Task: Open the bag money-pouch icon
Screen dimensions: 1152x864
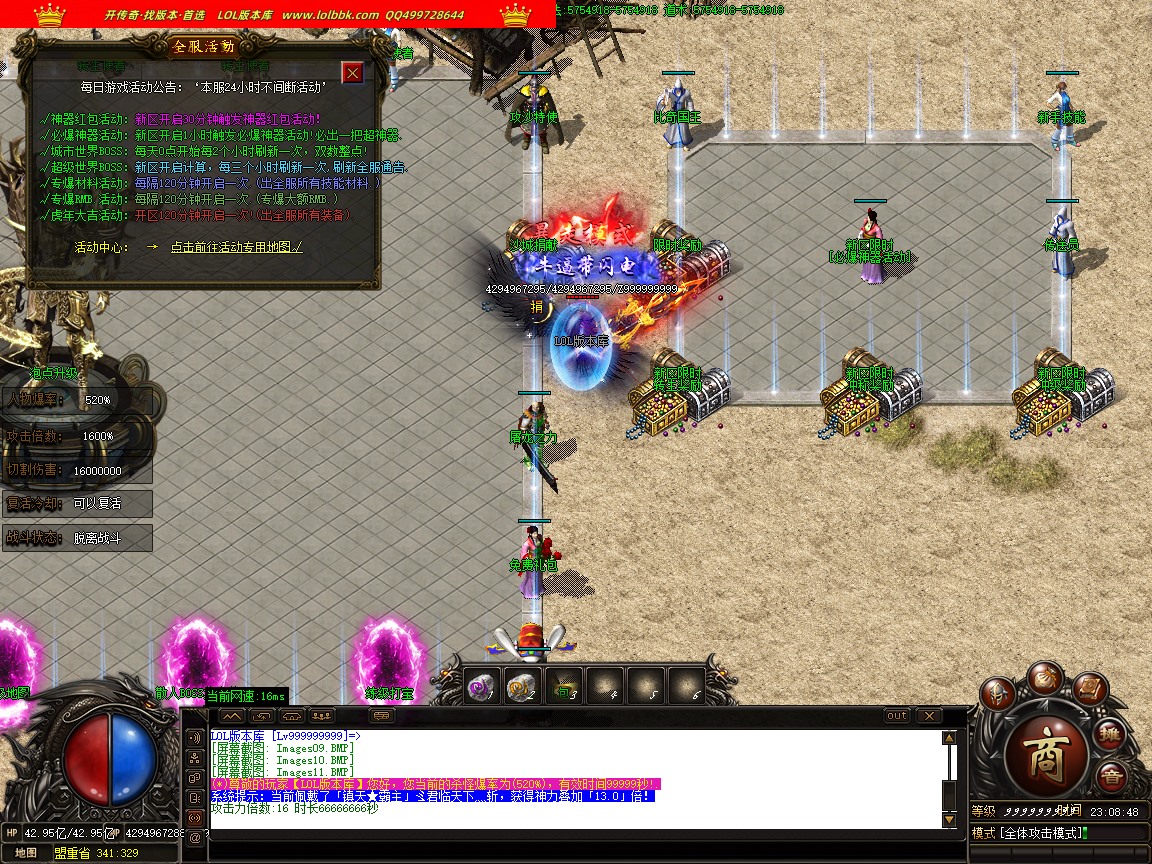Action: (x=1046, y=676)
